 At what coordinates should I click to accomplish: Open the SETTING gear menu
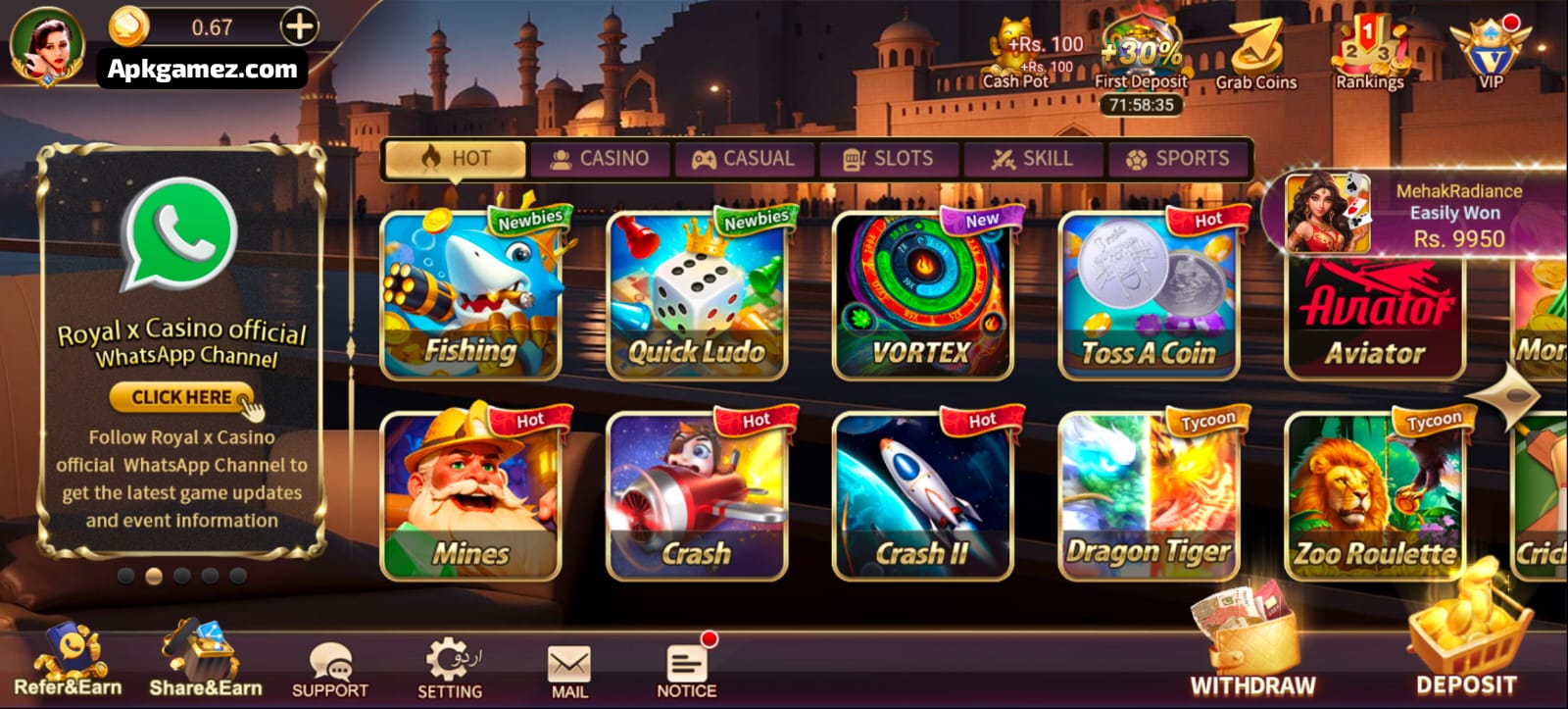point(450,667)
